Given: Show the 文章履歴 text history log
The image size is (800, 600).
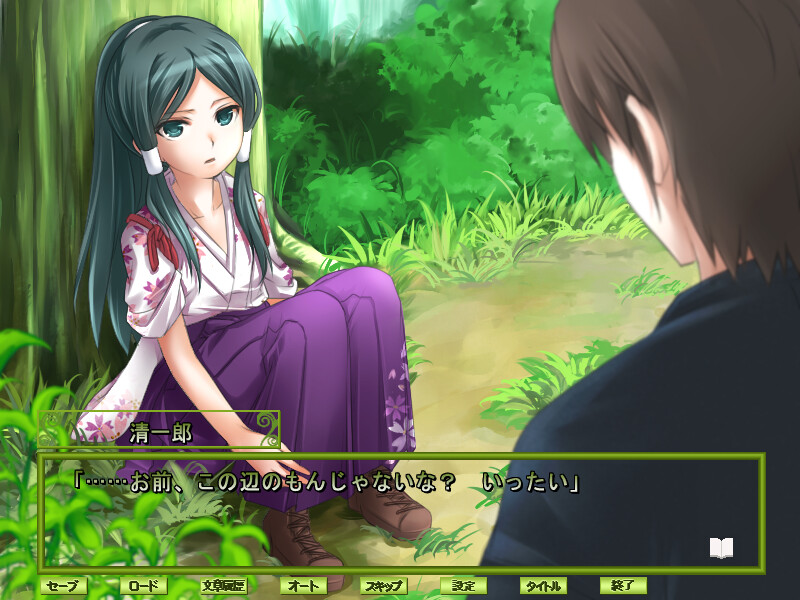Looking at the screenshot, I should [223, 586].
